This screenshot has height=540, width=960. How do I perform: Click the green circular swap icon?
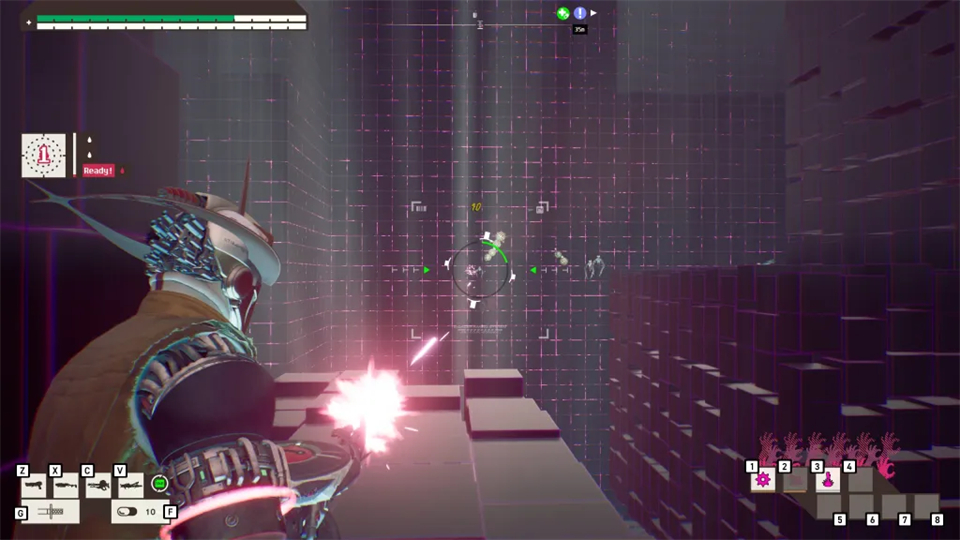(x=159, y=484)
